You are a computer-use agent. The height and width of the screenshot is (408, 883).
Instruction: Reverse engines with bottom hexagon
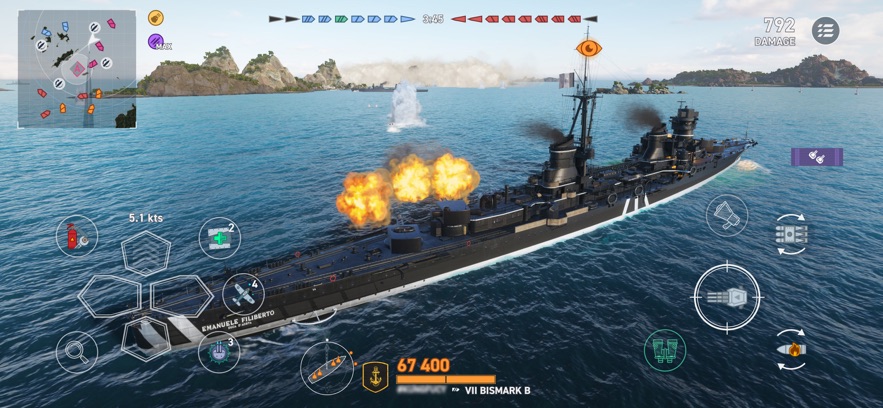(x=146, y=337)
